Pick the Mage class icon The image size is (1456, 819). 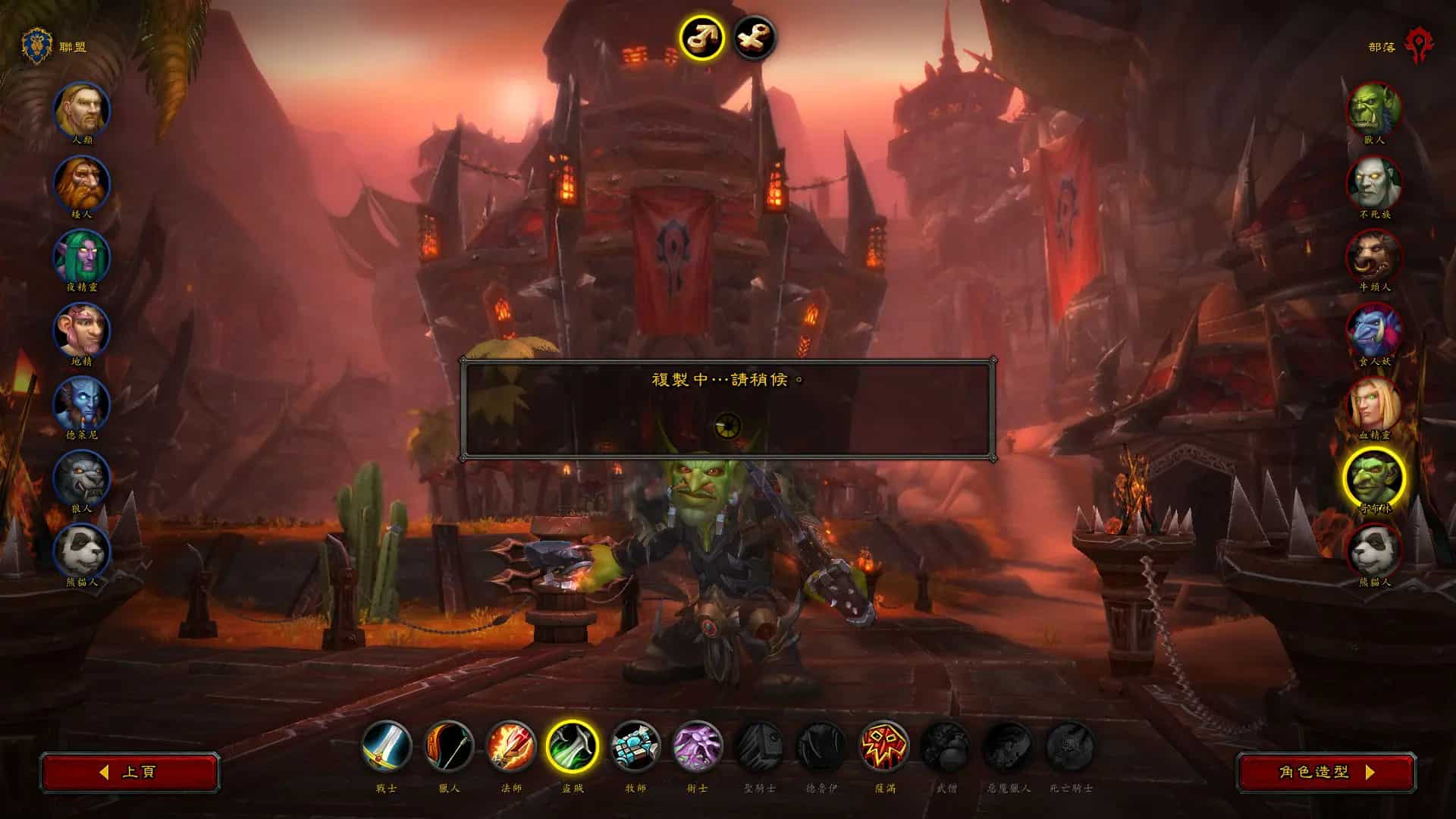pos(511,746)
